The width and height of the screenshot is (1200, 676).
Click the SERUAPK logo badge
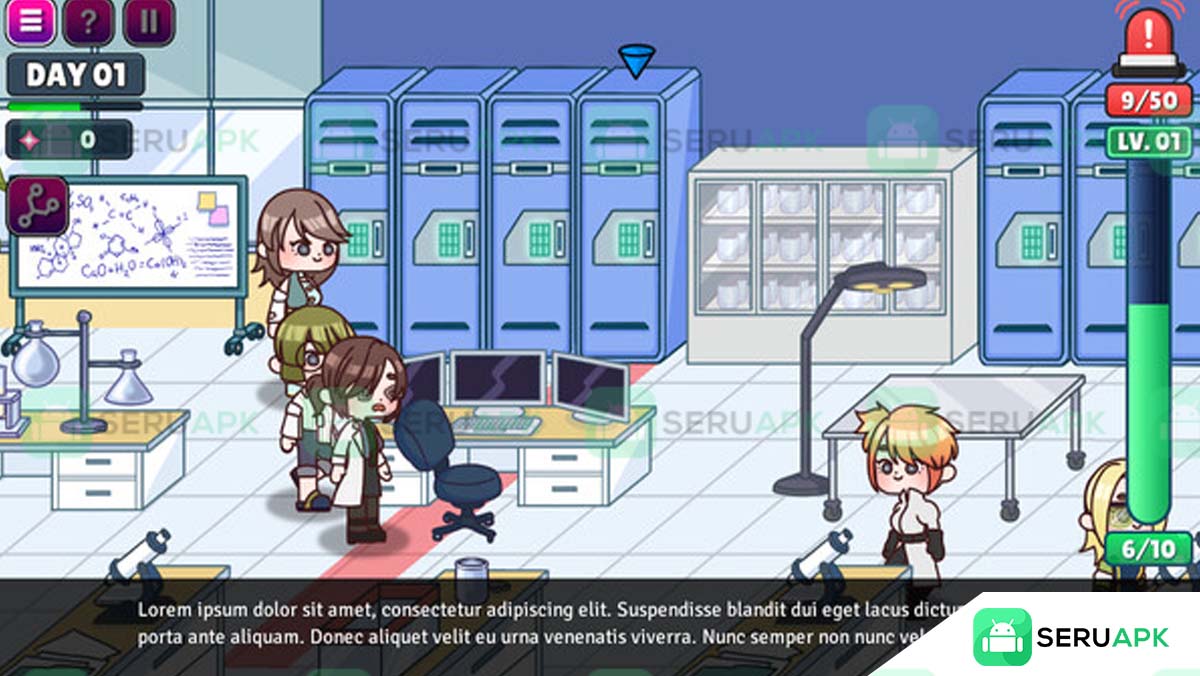click(1070, 637)
